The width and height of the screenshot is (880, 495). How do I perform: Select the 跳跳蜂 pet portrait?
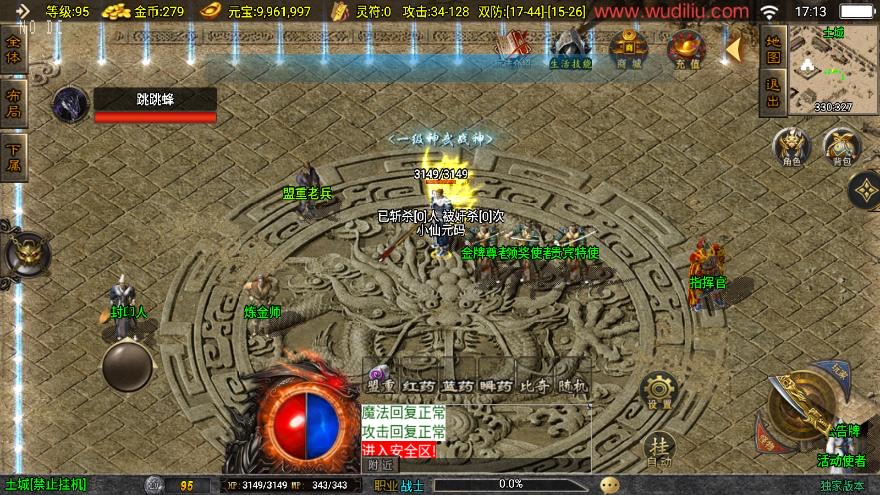pyautogui.click(x=71, y=104)
